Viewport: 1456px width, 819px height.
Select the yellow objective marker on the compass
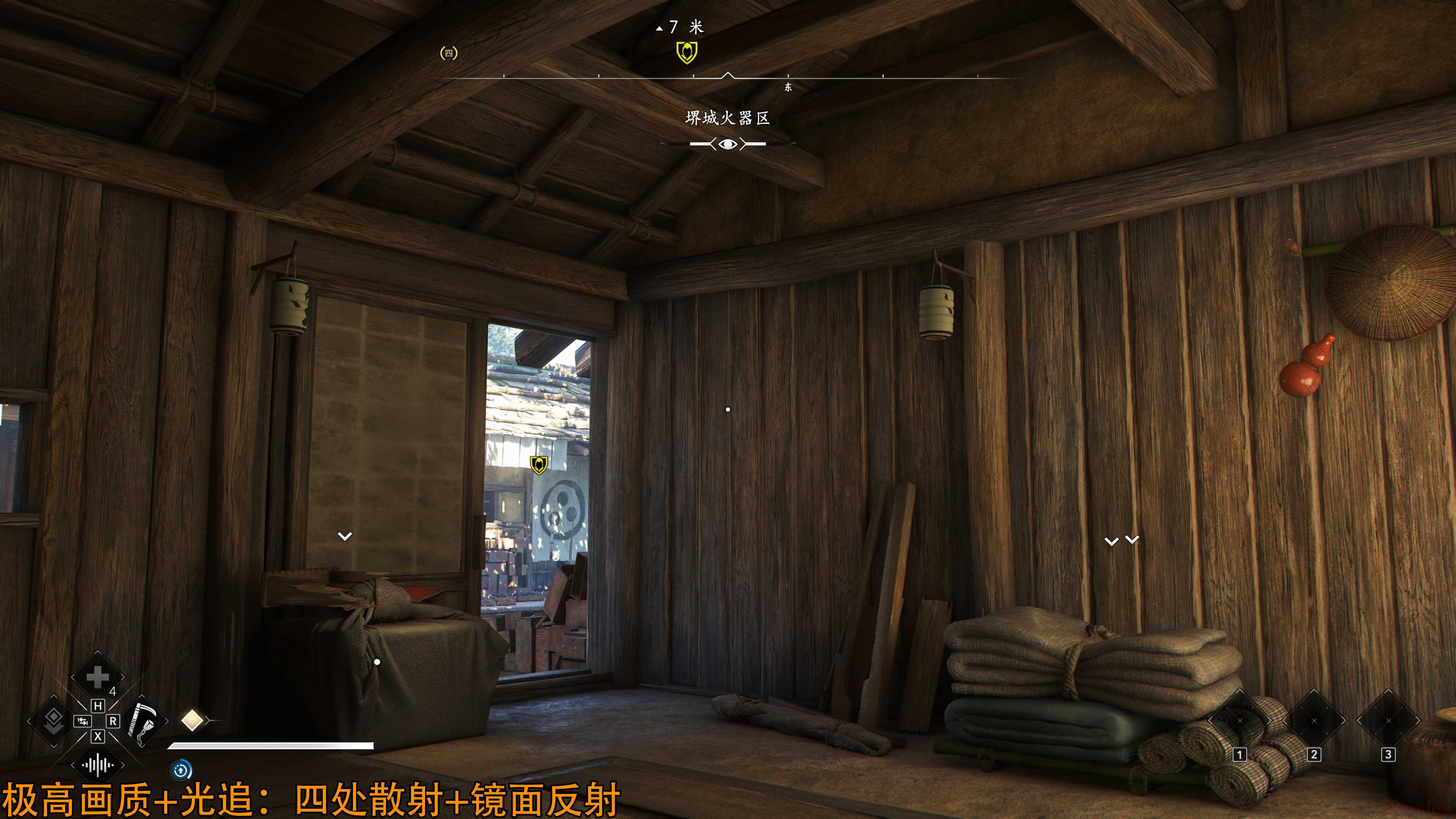[687, 53]
